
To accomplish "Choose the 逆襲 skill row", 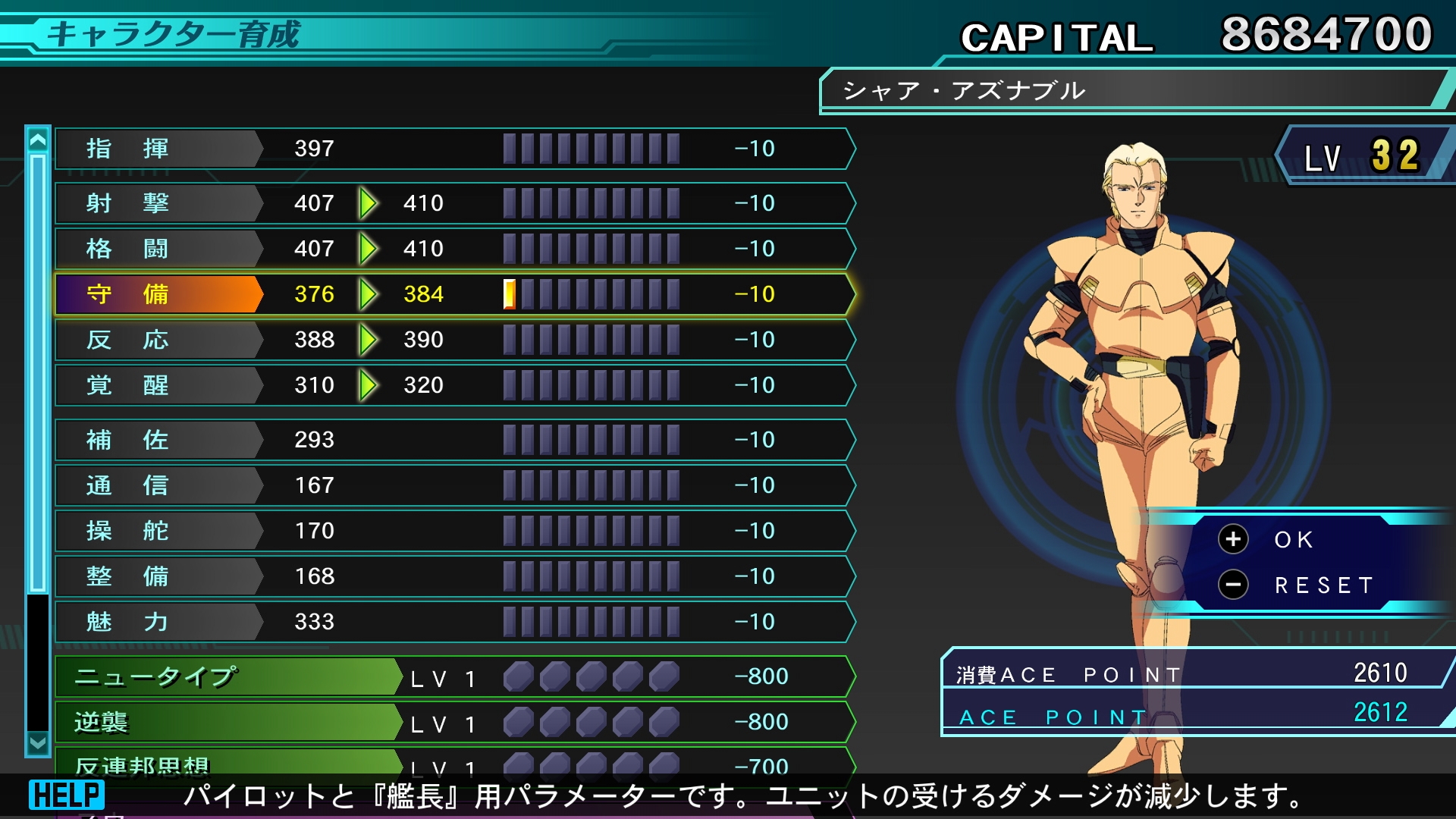I will [x=455, y=722].
